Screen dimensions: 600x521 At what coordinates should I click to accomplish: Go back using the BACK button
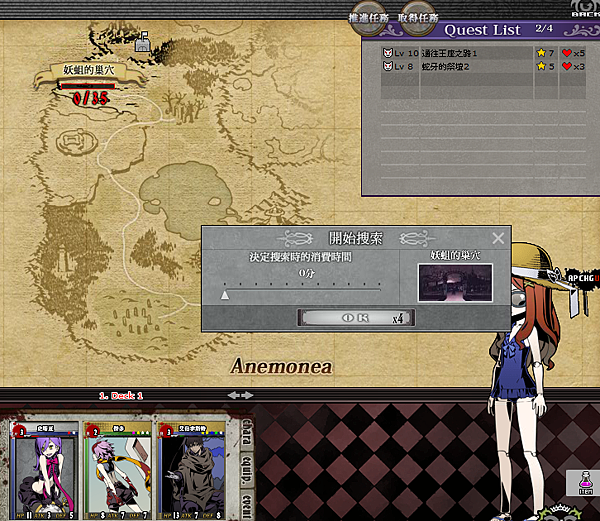click(x=584, y=10)
